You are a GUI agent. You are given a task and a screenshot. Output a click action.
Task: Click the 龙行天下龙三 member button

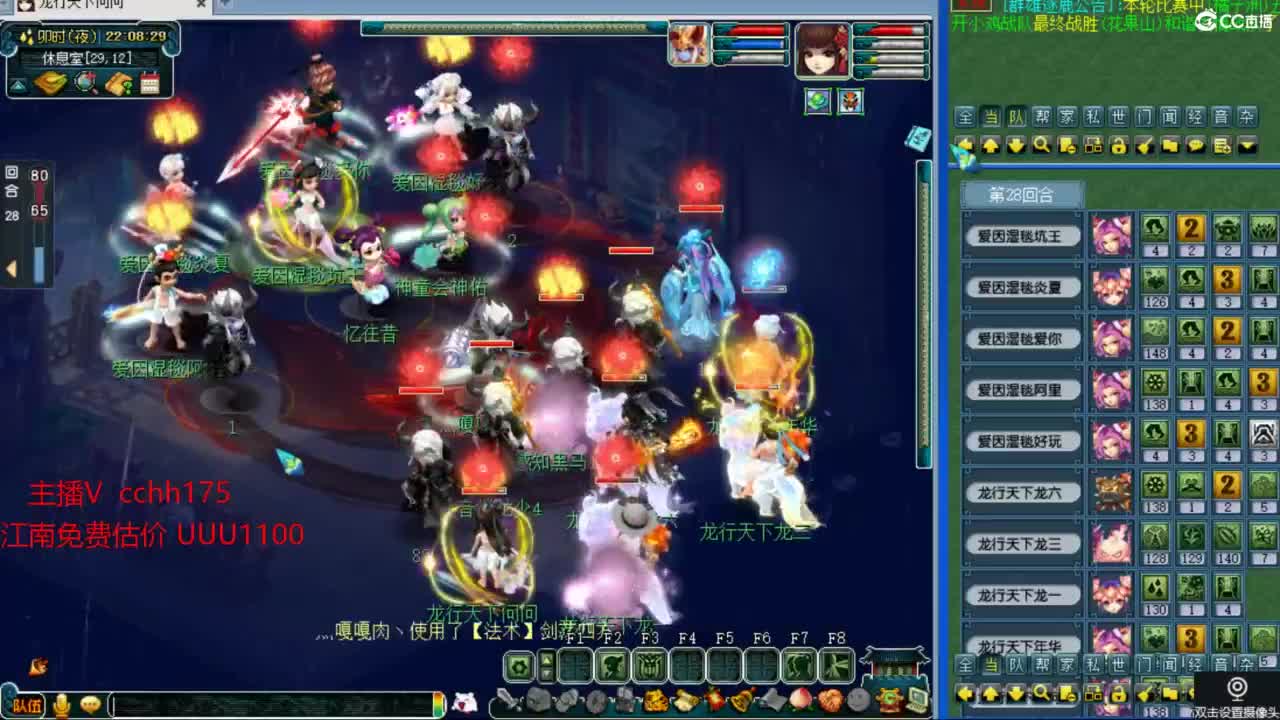pyautogui.click(x=1021, y=543)
